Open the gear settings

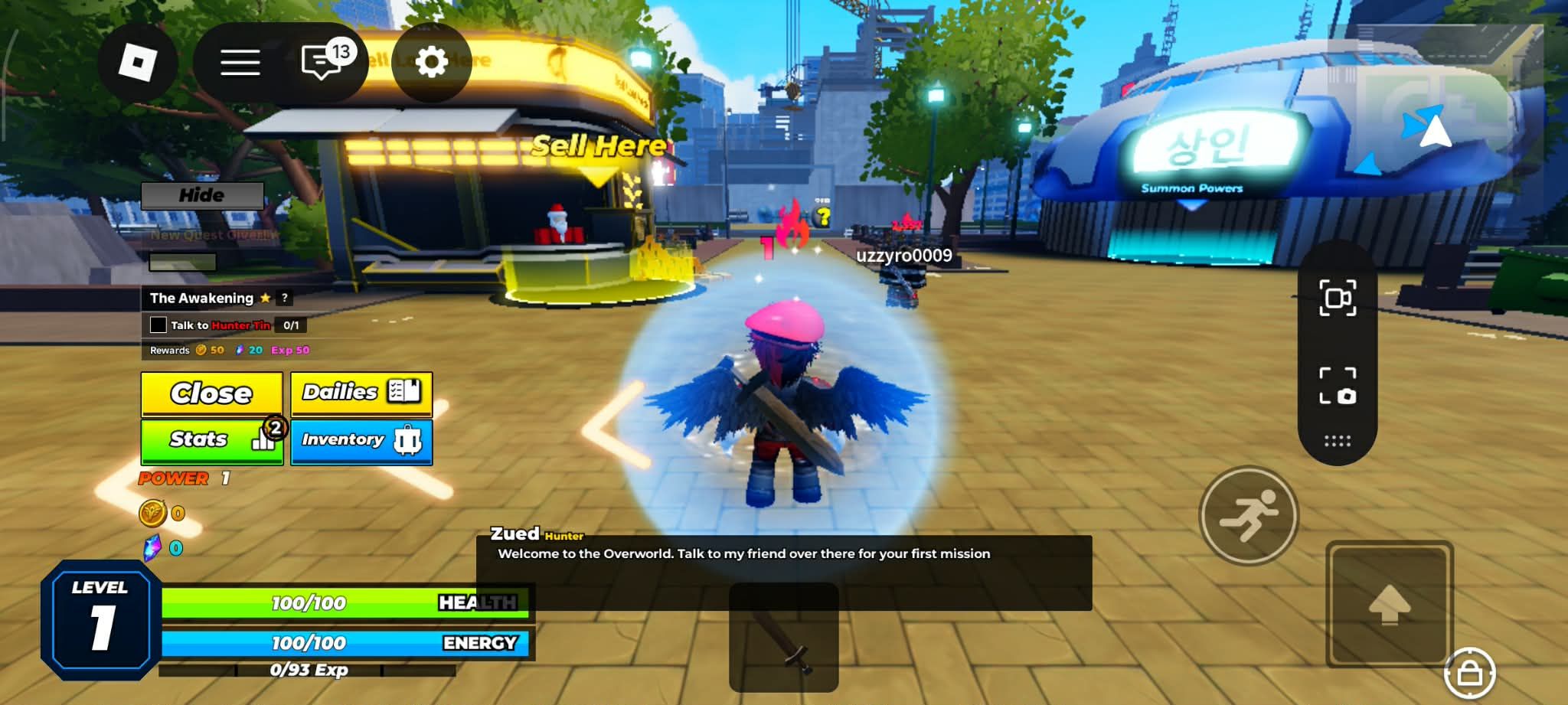(431, 63)
